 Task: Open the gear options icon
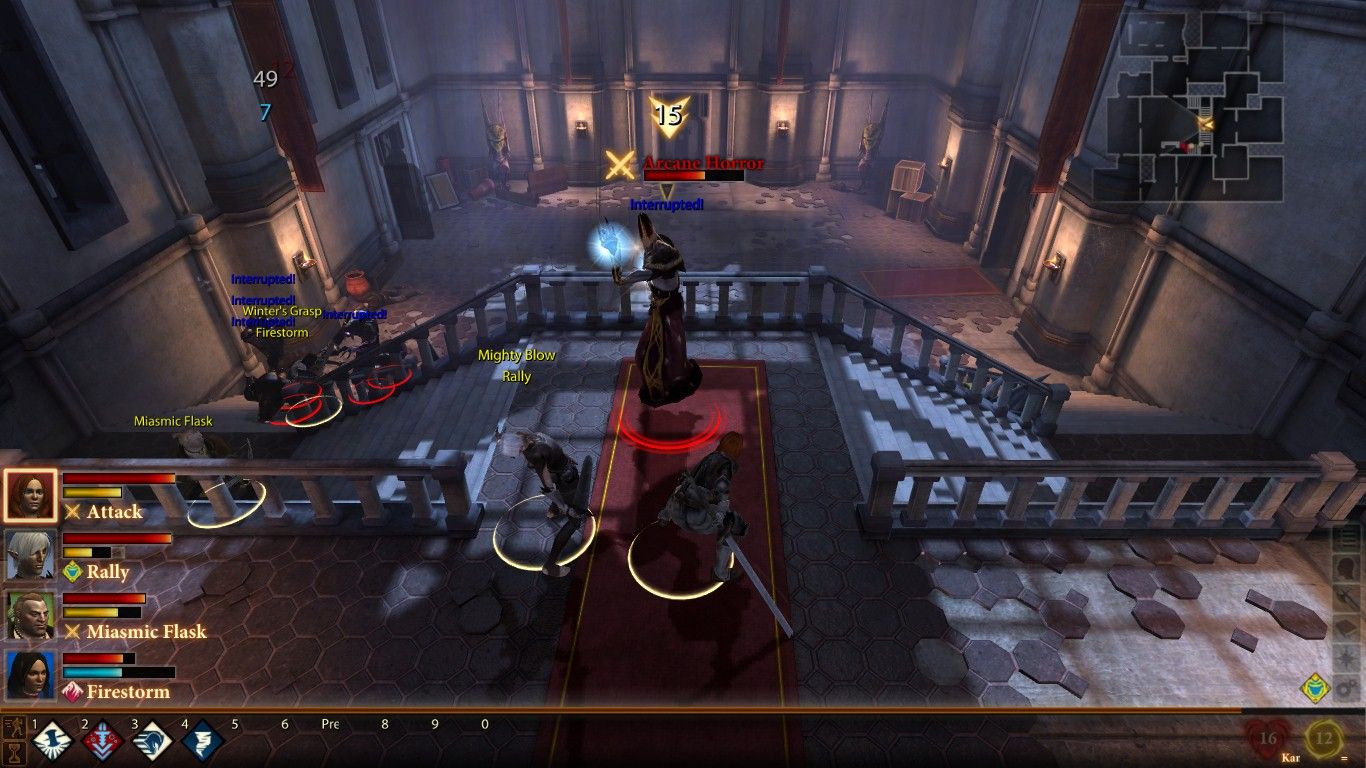tap(1346, 688)
